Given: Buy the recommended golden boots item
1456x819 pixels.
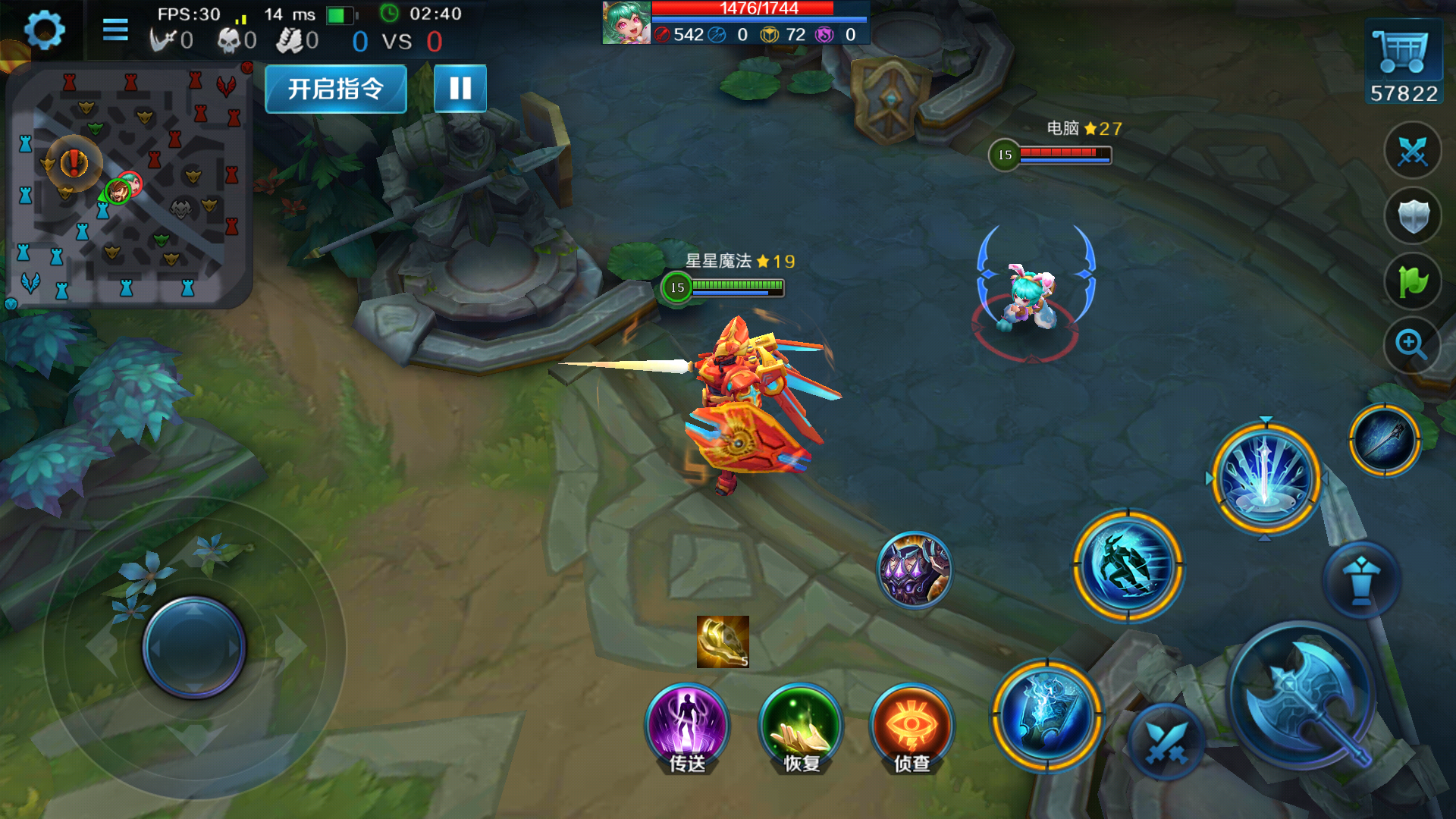Looking at the screenshot, I should click(723, 642).
